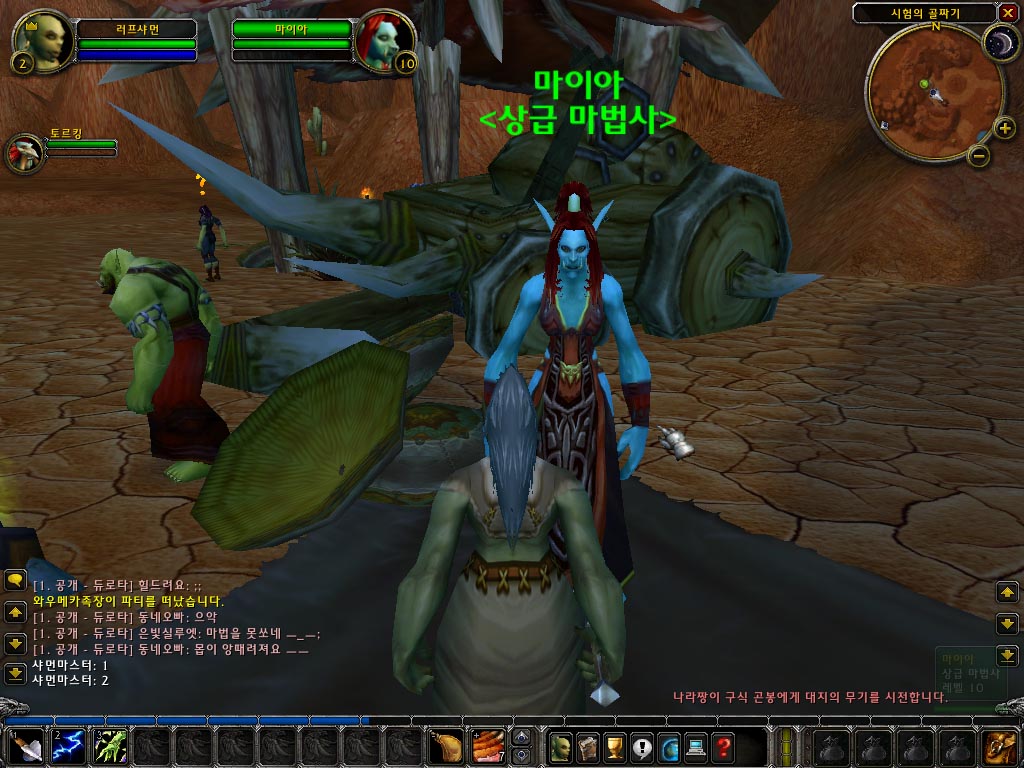Click the target portrait of 마이아

381,42
